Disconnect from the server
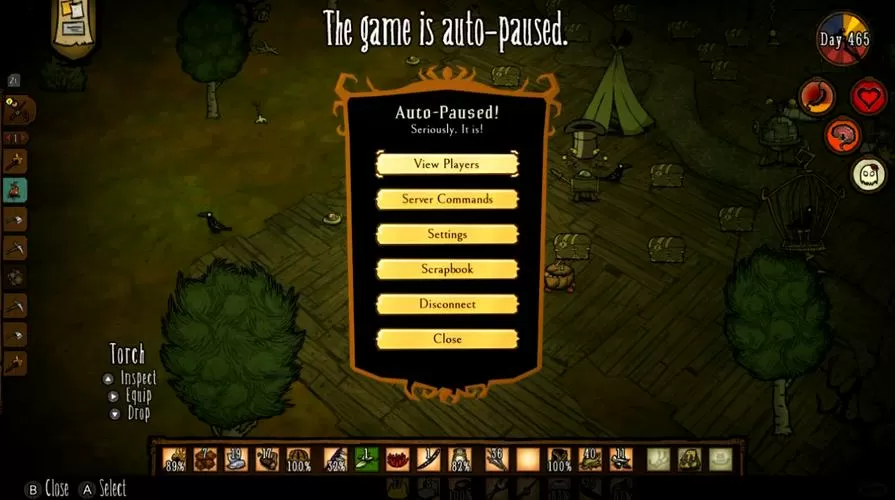 447,304
